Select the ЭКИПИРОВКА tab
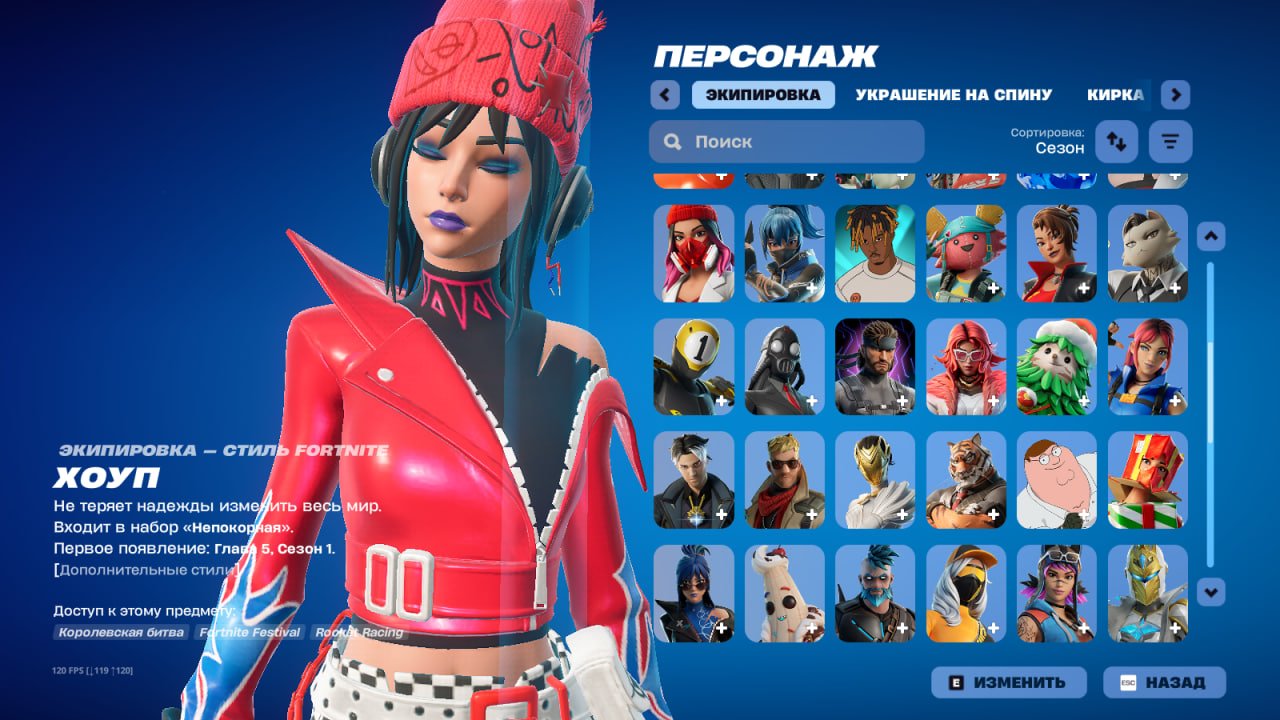The width and height of the screenshot is (1280, 720). click(764, 94)
